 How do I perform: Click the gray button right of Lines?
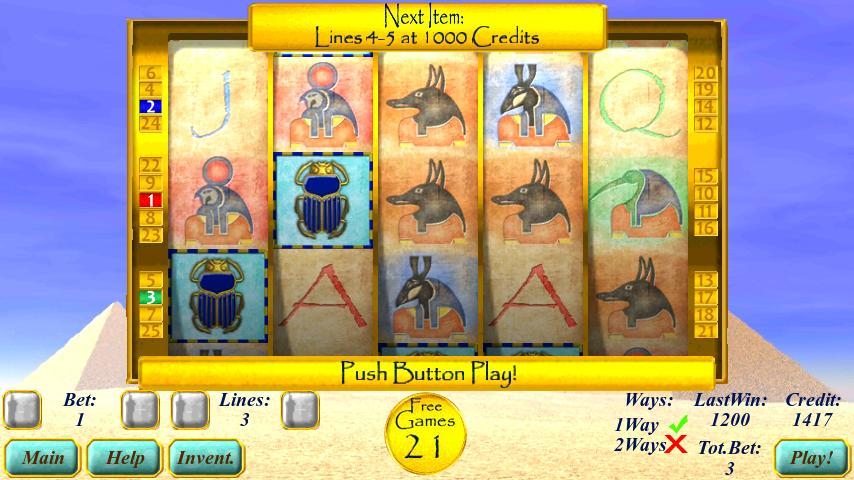tap(299, 409)
